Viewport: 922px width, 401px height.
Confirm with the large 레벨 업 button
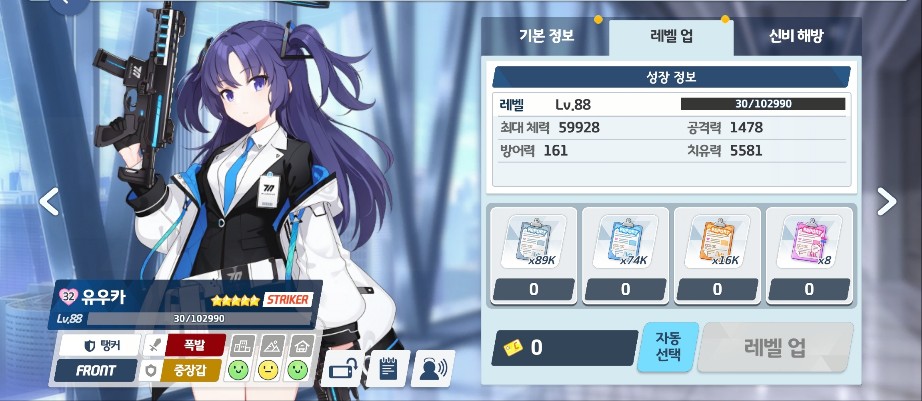point(775,347)
